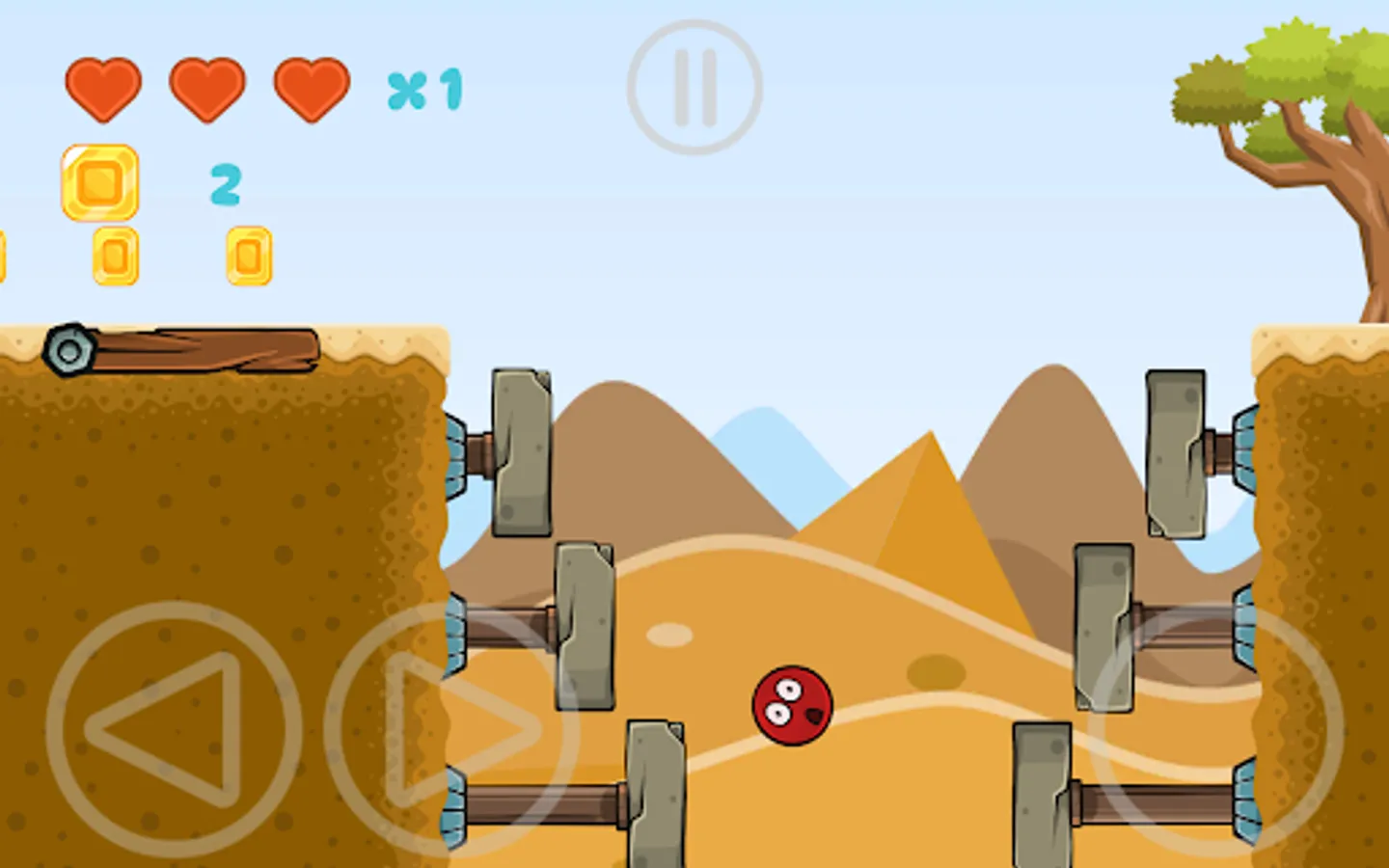Click the first heart in the health bar
The image size is (1389, 868).
[x=103, y=90]
